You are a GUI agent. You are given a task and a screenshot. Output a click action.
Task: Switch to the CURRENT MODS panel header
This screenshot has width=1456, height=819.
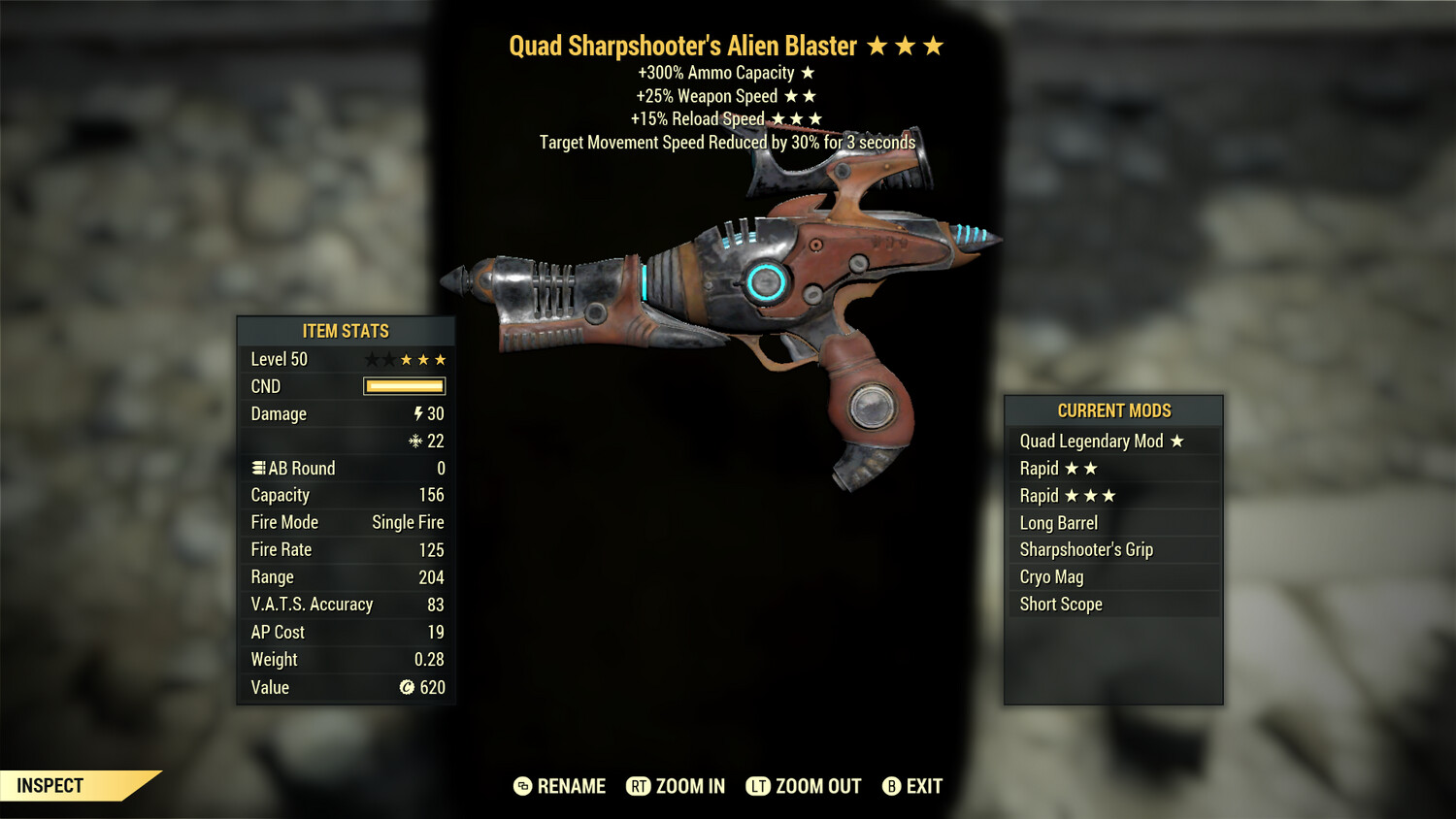click(x=1114, y=410)
